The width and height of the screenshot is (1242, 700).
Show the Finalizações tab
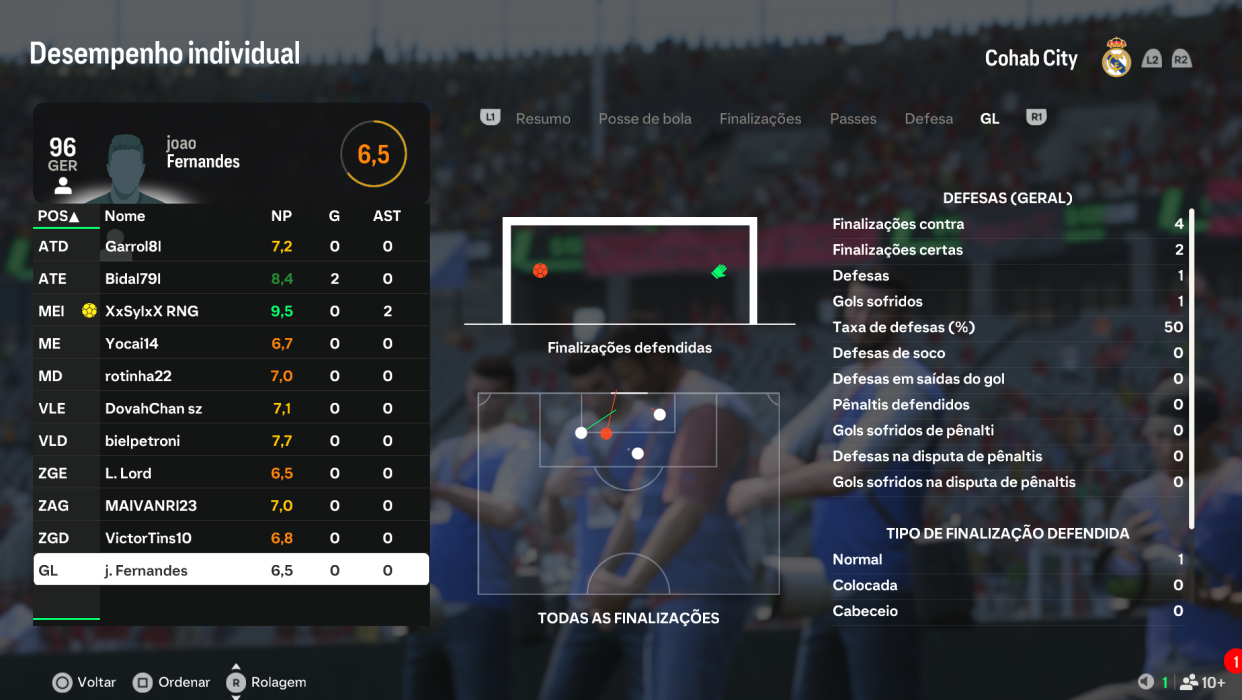pos(760,119)
